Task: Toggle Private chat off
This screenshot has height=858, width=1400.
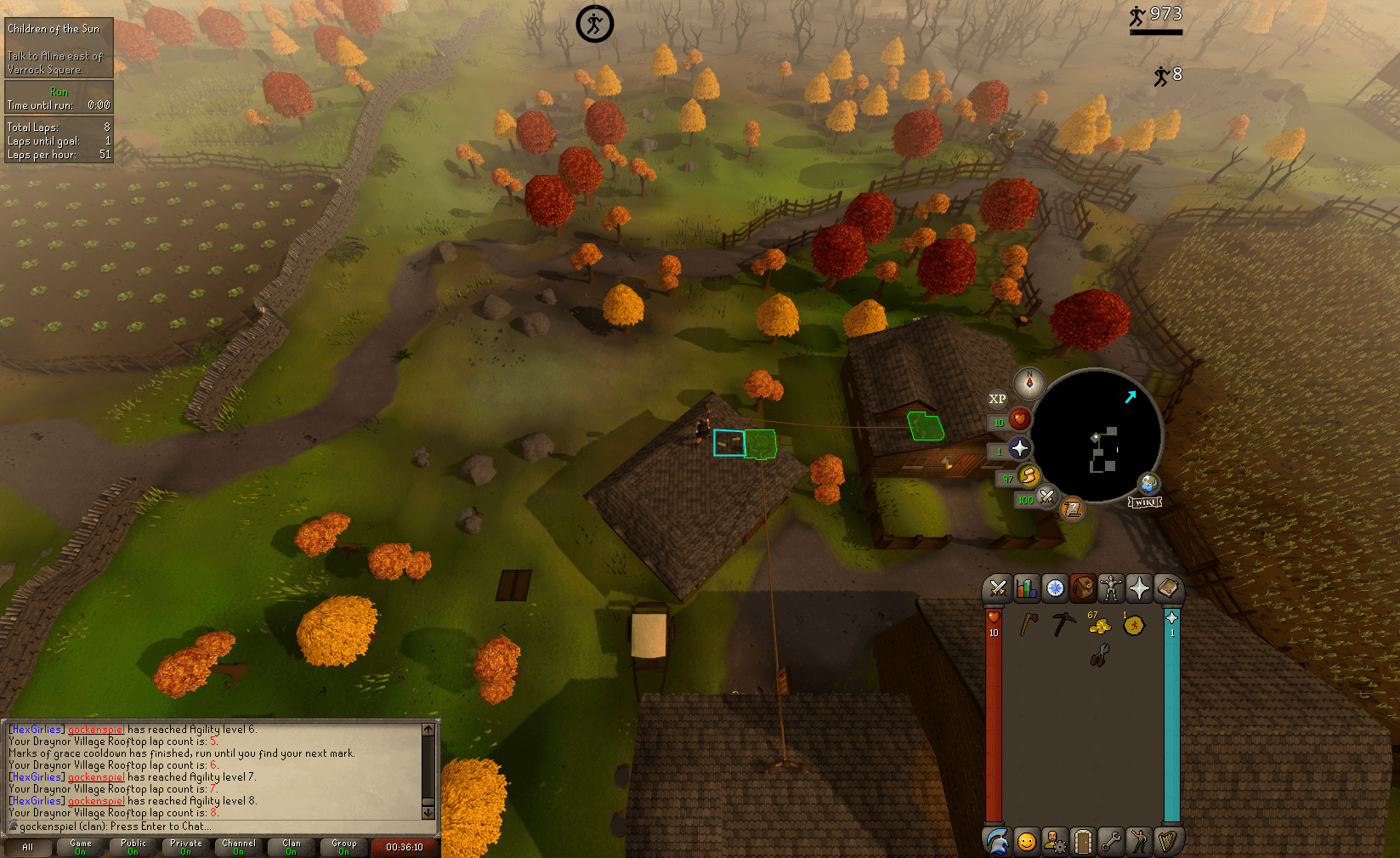Action: (185, 847)
